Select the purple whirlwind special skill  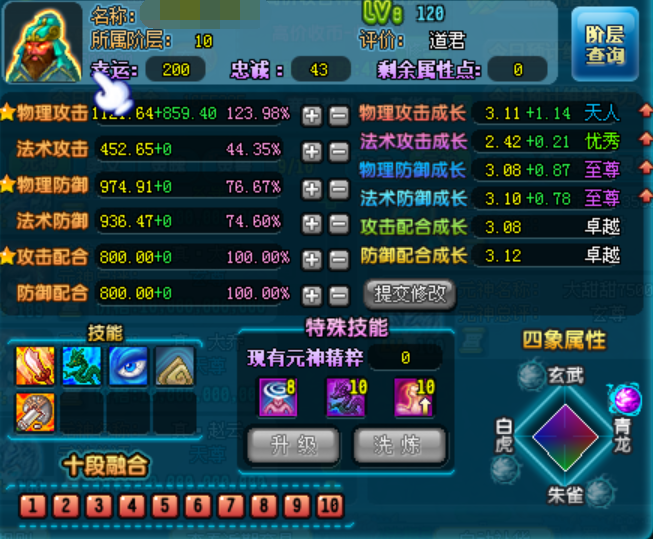[x=279, y=395]
